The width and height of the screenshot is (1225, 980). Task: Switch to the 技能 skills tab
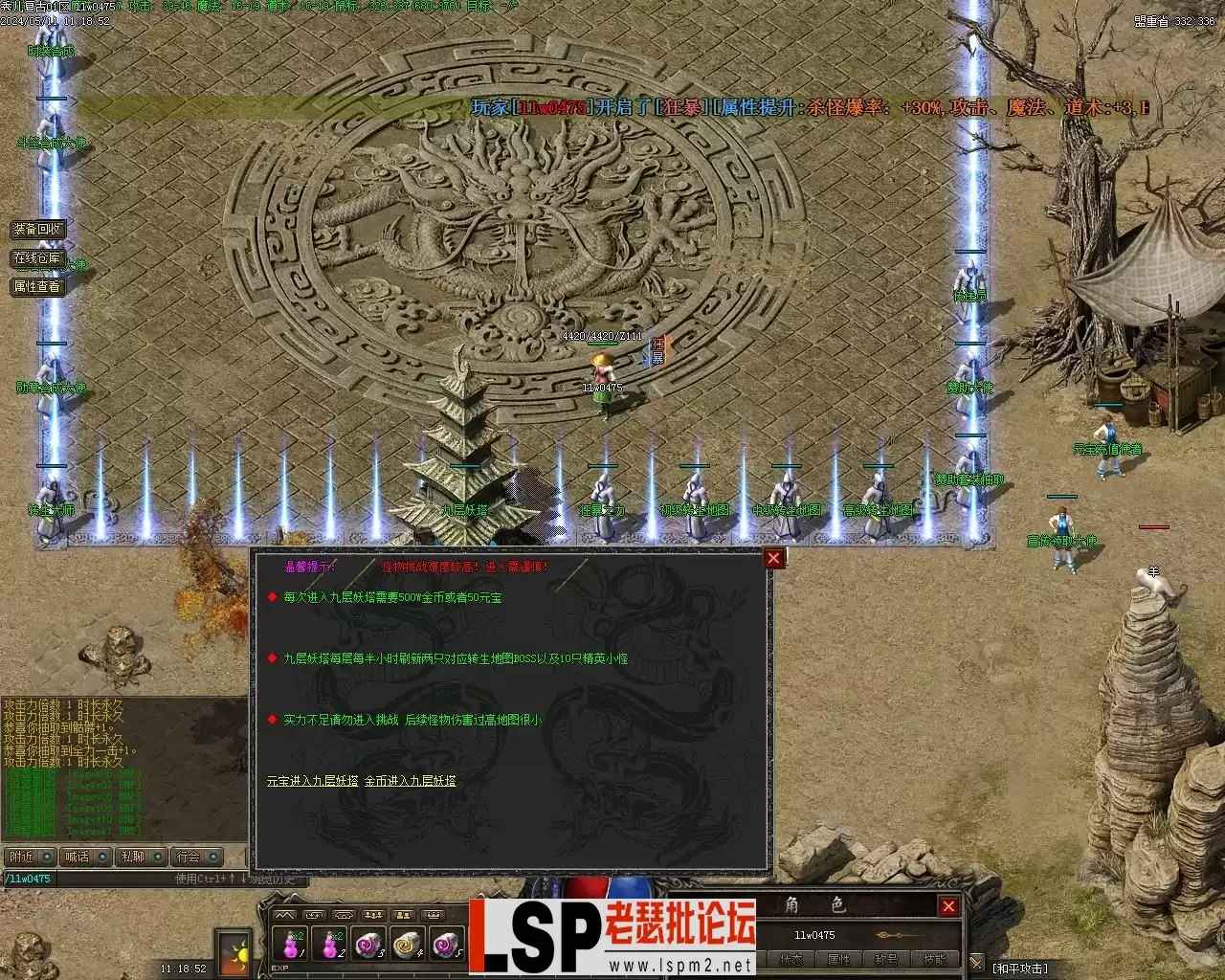click(x=934, y=960)
